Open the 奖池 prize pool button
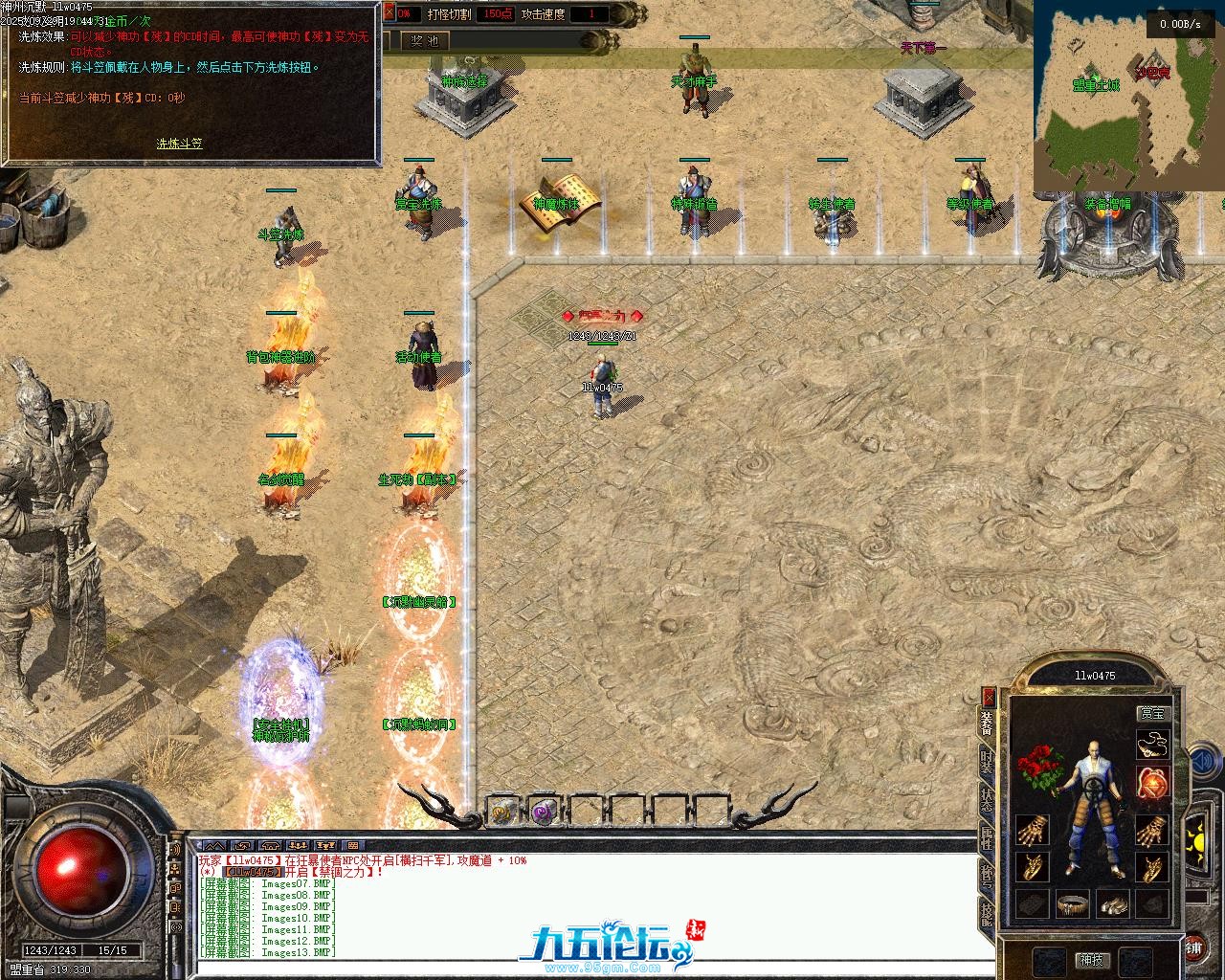Image resolution: width=1225 pixels, height=980 pixels. click(424, 41)
